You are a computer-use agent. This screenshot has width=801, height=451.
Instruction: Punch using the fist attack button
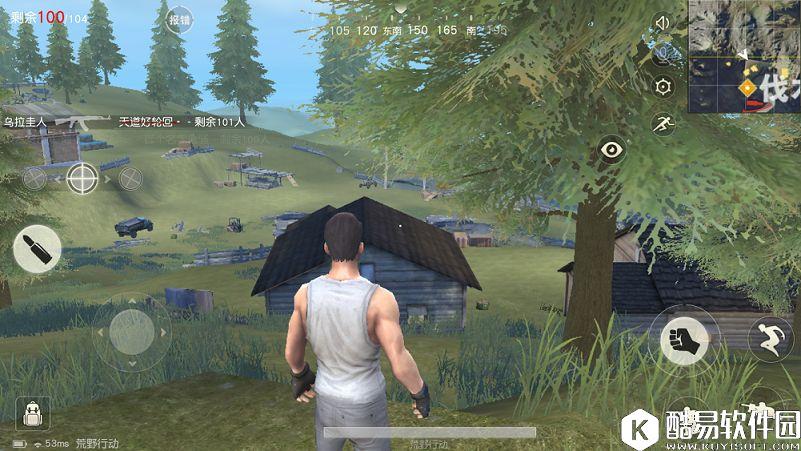coord(685,339)
